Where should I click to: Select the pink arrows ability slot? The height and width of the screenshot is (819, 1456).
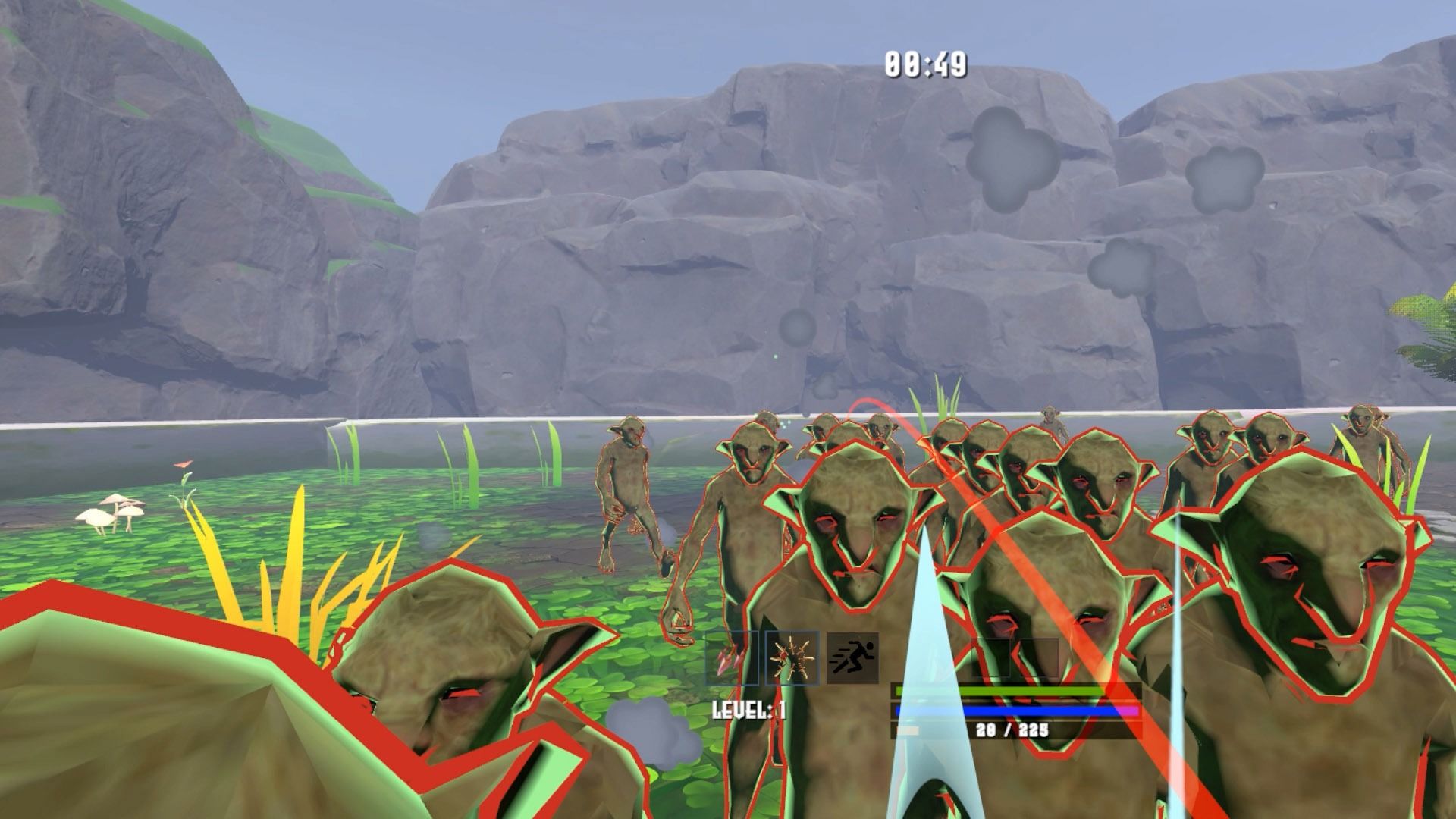pyautogui.click(x=732, y=657)
